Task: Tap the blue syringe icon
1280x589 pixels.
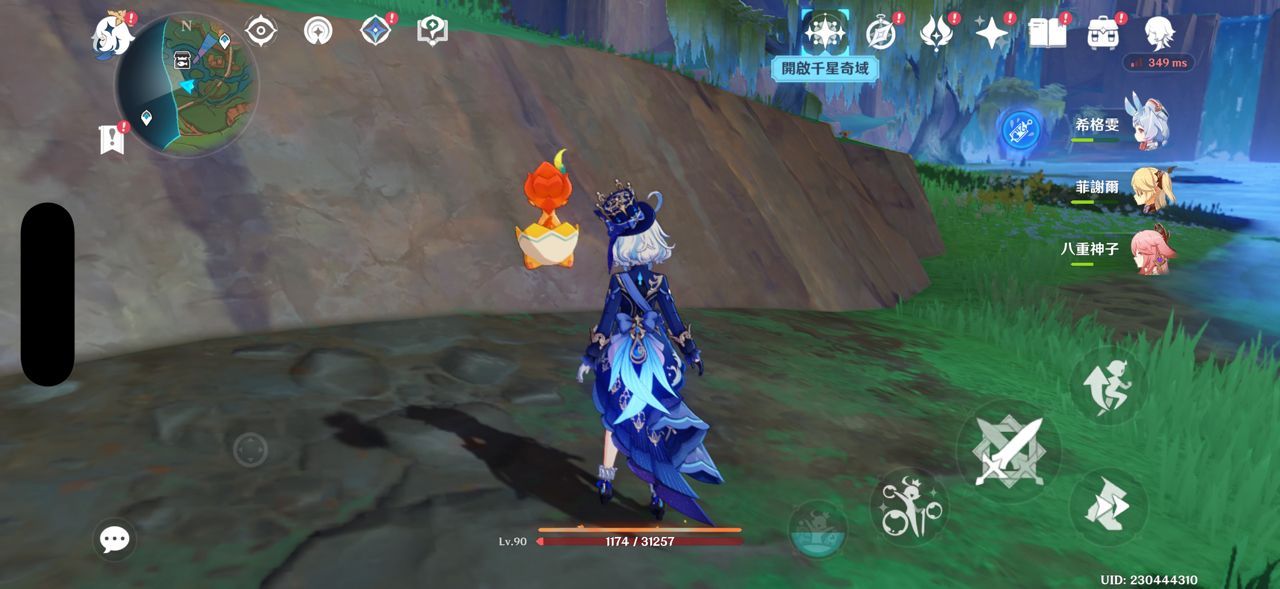Action: (x=1020, y=130)
